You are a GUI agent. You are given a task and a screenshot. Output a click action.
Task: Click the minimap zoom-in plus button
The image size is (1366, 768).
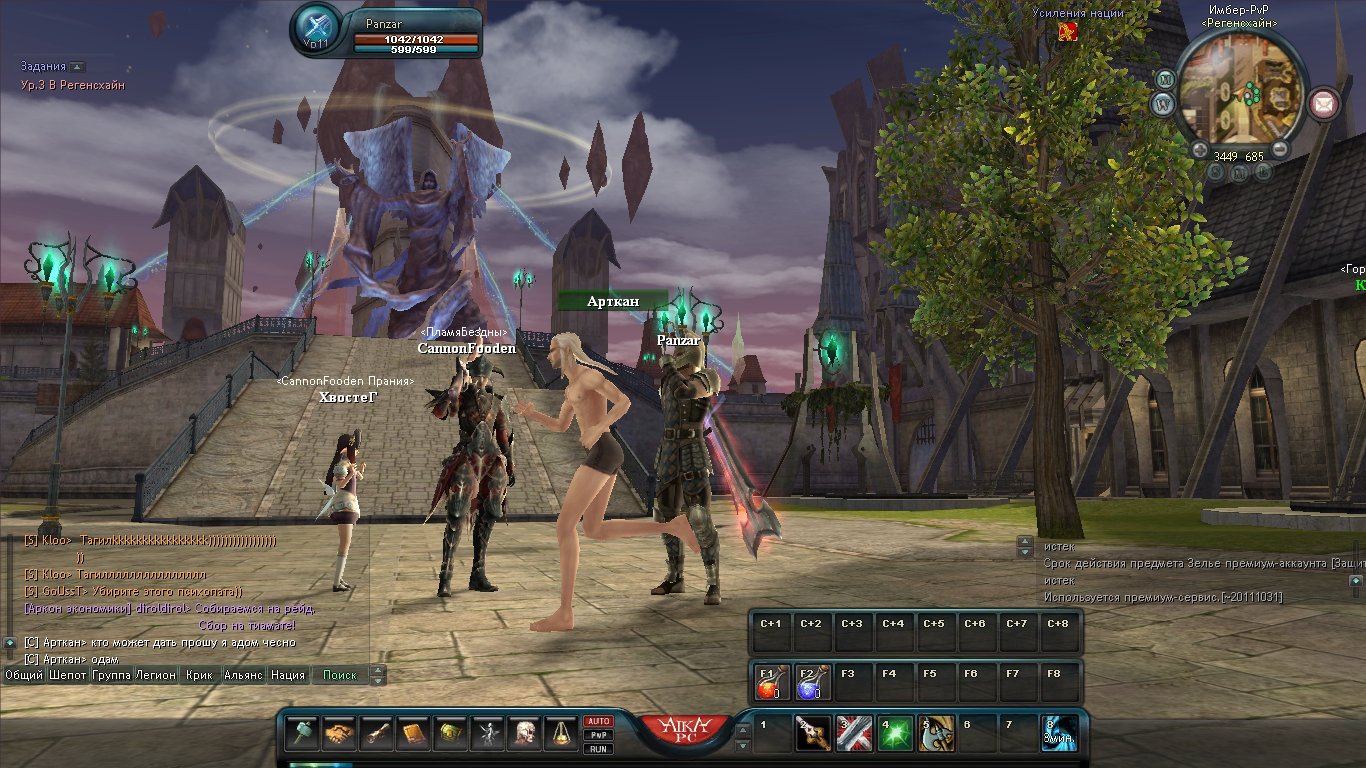1200,151
